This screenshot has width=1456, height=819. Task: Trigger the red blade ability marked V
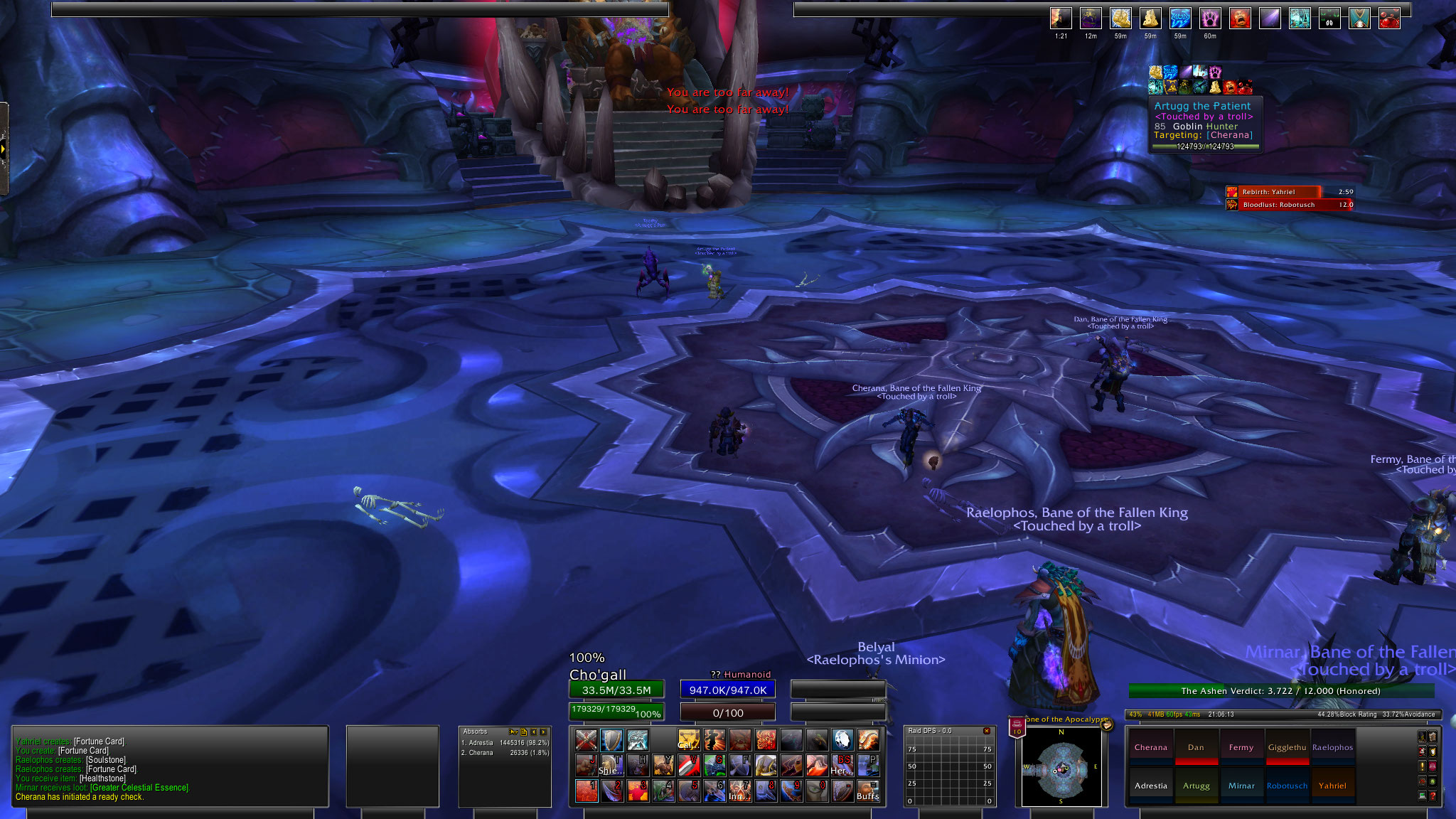tap(688, 766)
